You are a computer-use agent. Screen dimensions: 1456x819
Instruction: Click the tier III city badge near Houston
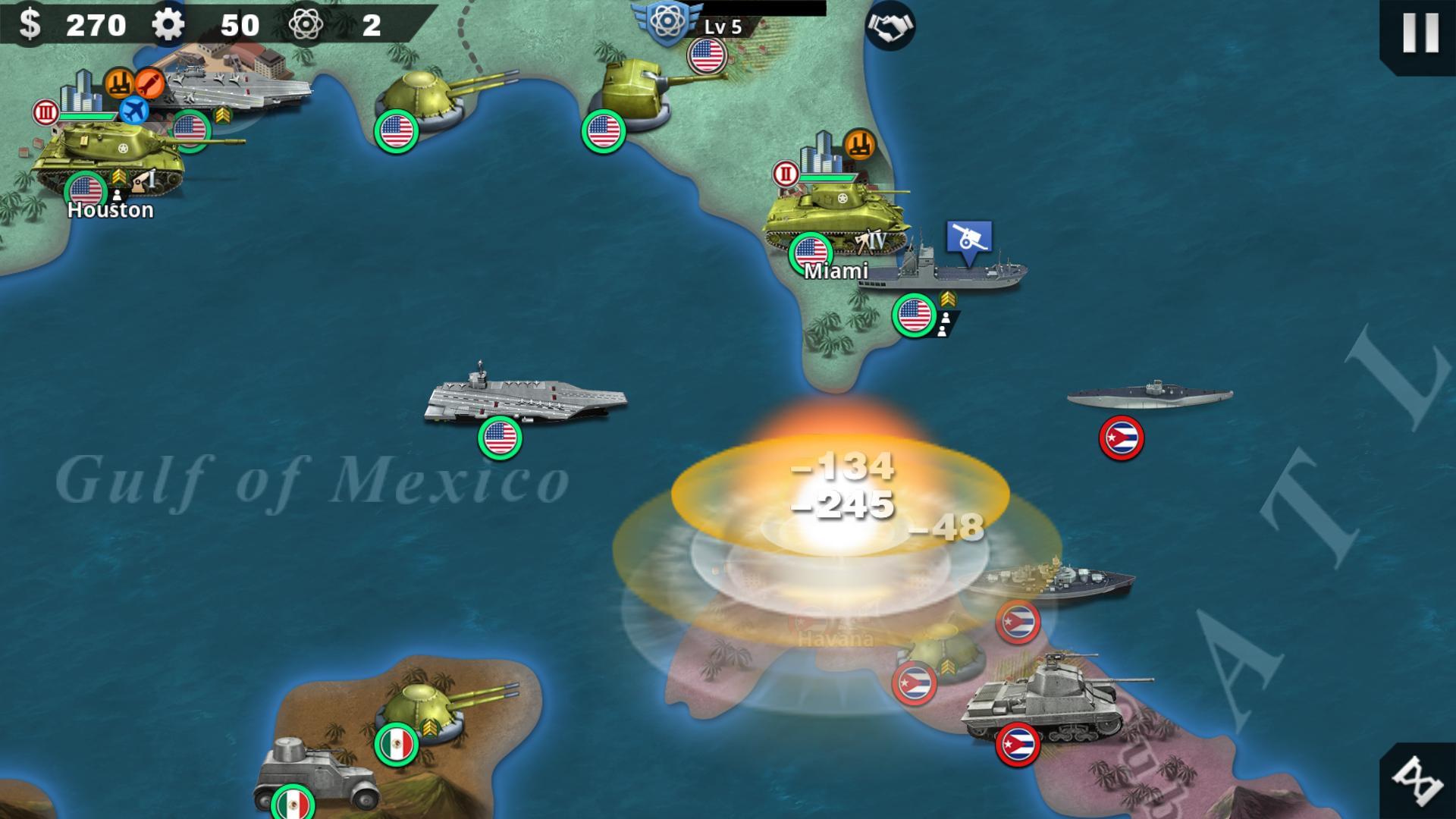click(x=45, y=114)
